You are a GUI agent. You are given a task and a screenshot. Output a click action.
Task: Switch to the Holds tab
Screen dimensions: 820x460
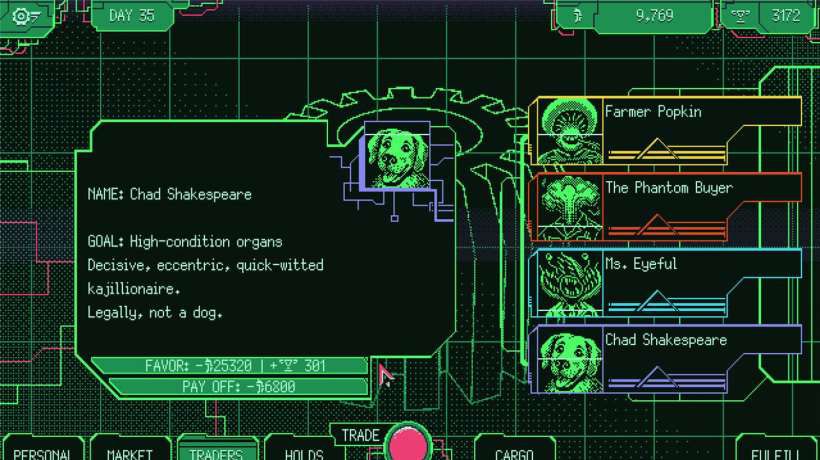pyautogui.click(x=303, y=452)
